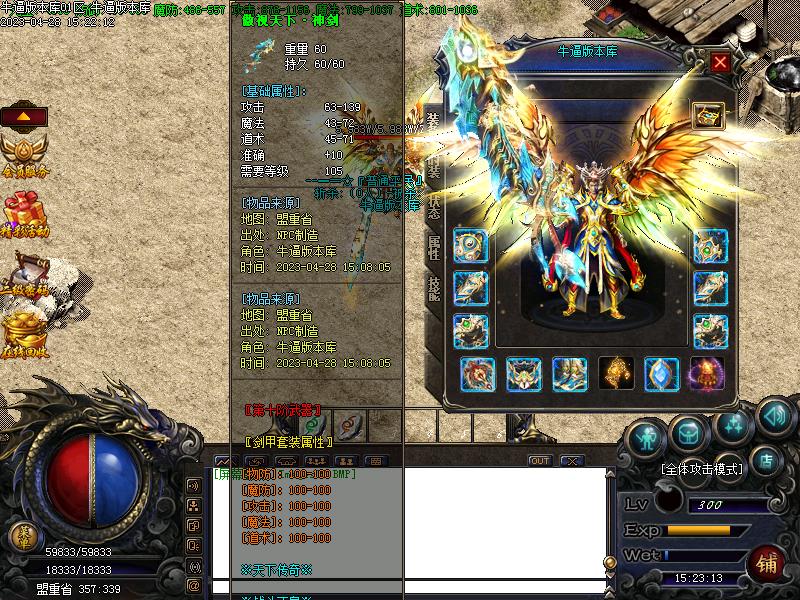Open the 二级密码 treasure chest icon

pyautogui.click(x=26, y=273)
